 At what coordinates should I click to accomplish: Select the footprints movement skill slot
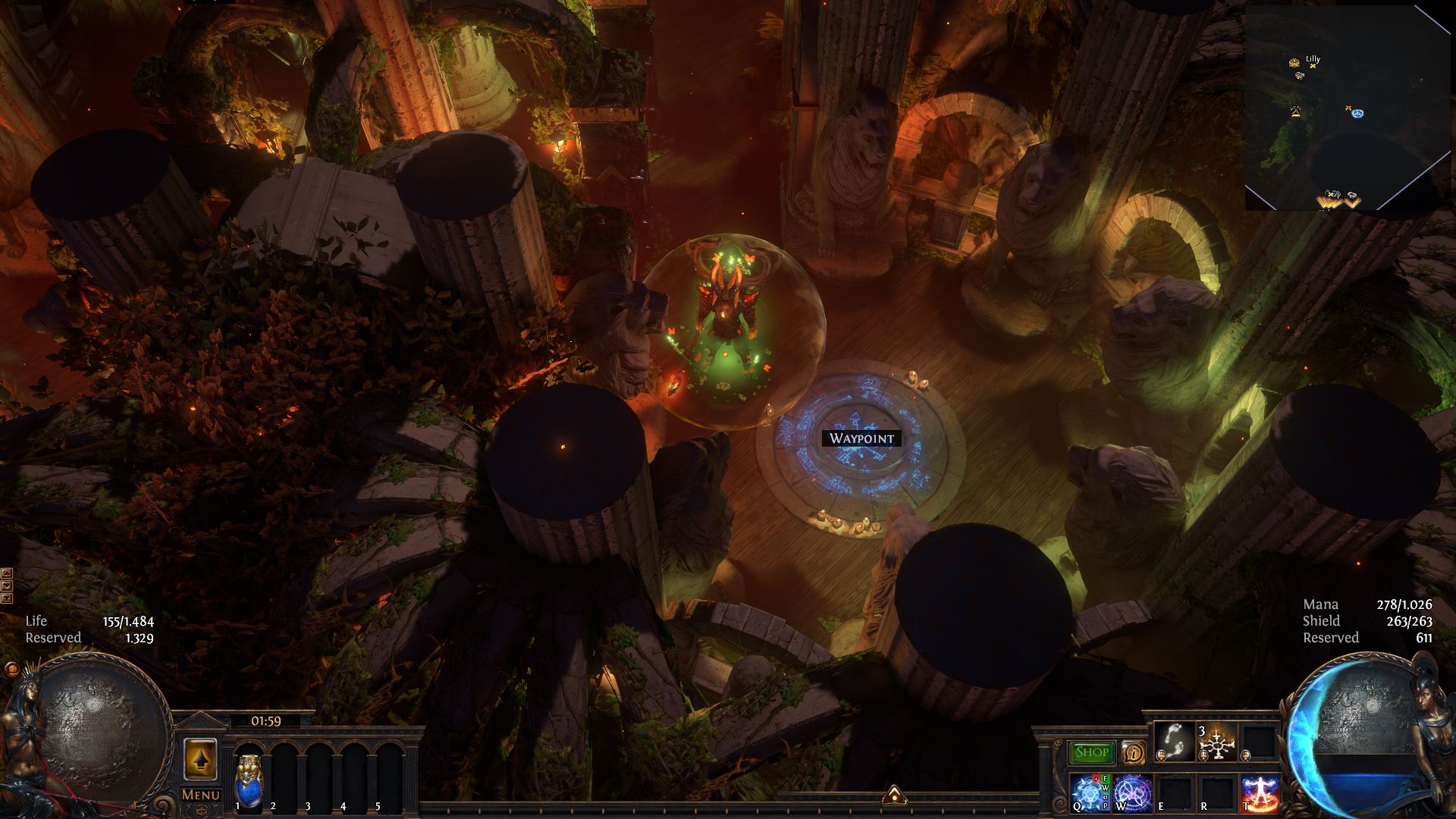(1172, 740)
